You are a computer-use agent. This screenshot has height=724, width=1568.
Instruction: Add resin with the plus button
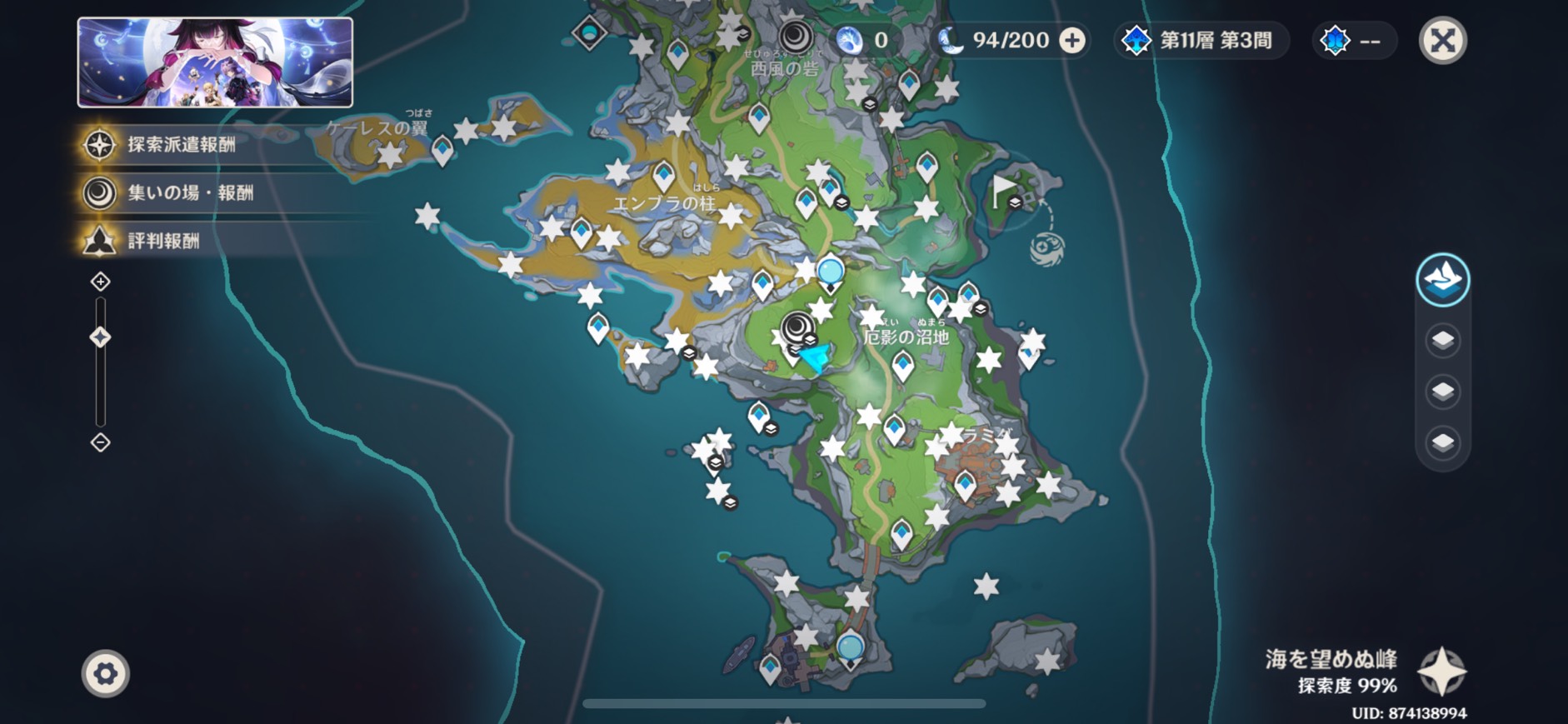pos(1072,40)
